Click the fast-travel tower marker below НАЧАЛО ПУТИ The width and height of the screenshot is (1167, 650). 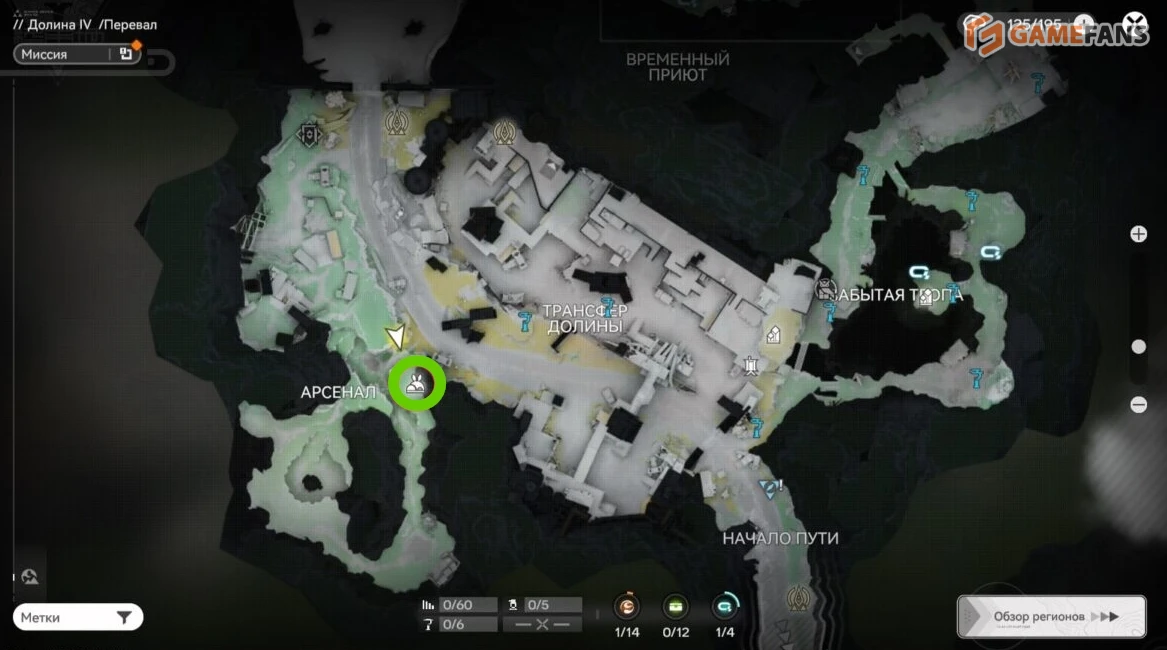[x=798, y=598]
